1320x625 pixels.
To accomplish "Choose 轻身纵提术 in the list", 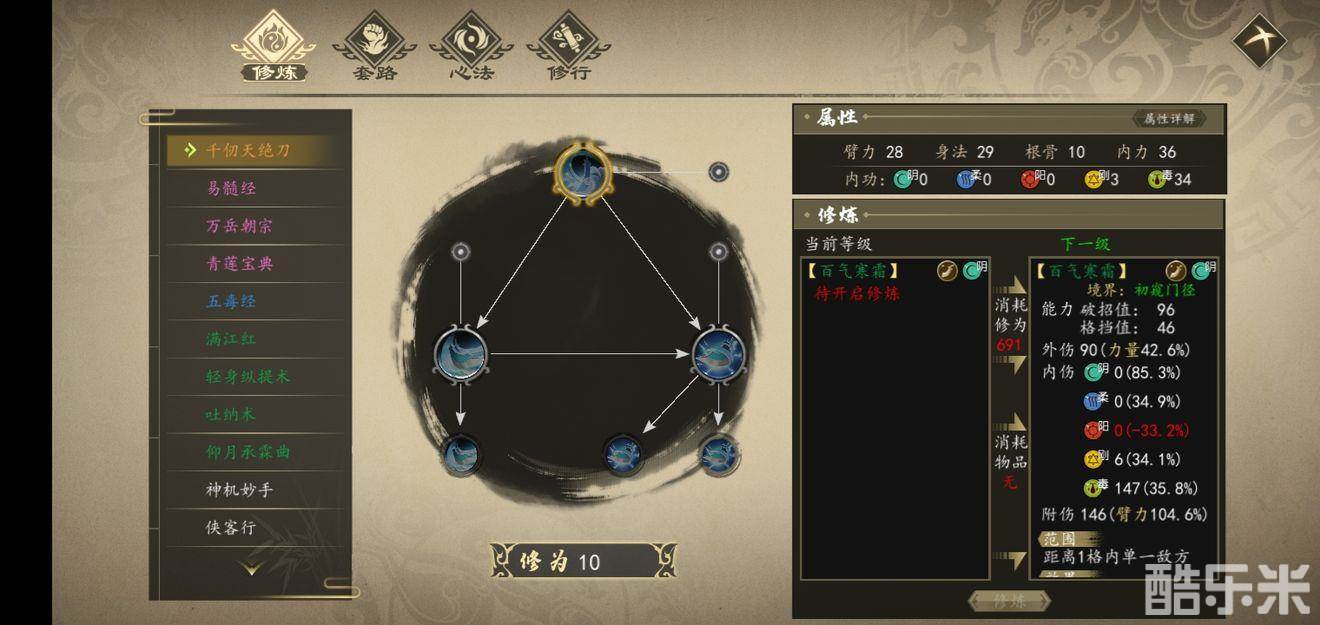I will (247, 377).
